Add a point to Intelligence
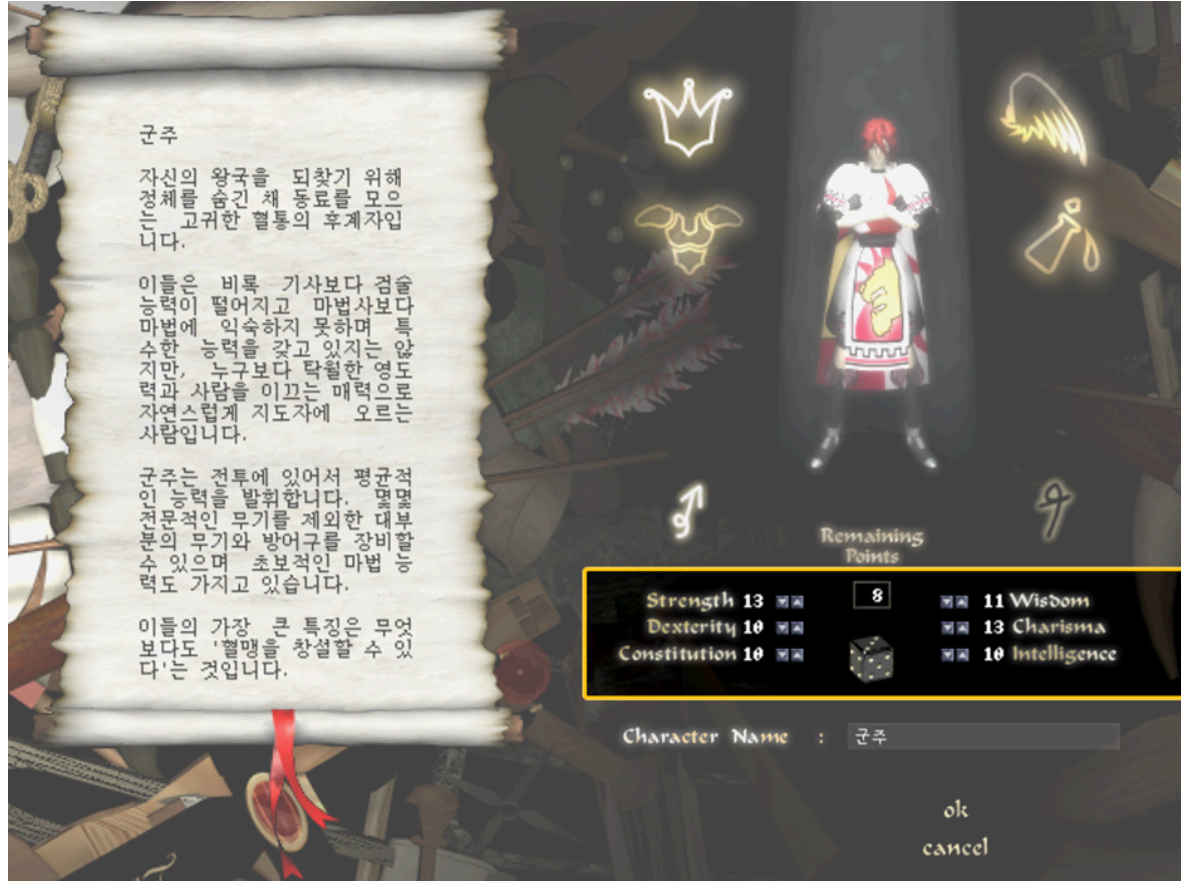This screenshot has height=881, width=1181. 961,655
